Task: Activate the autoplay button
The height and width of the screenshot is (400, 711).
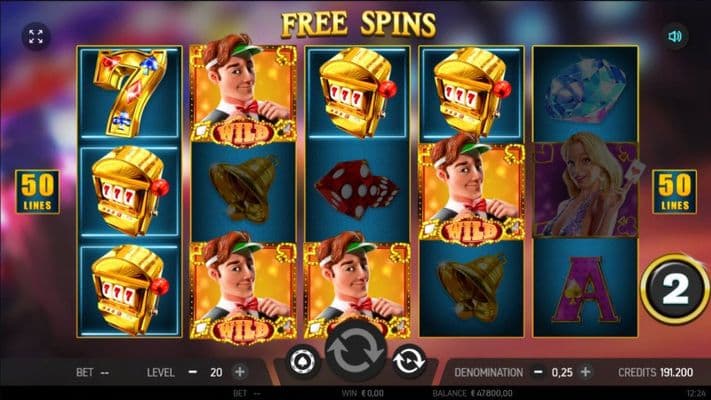Action: tap(408, 362)
